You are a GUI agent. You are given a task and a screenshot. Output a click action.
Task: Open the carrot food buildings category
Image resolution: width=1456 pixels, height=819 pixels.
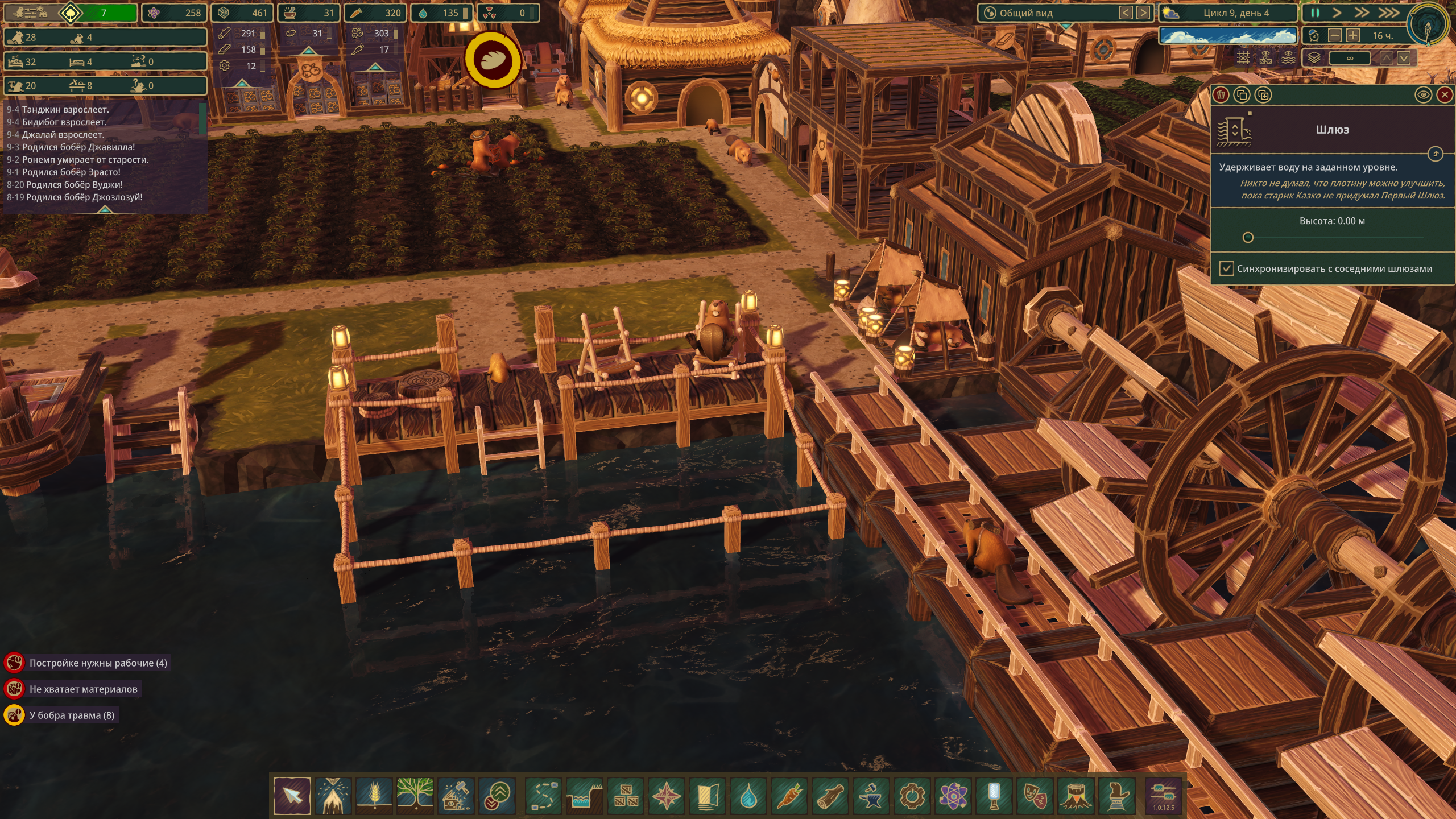coord(789,796)
